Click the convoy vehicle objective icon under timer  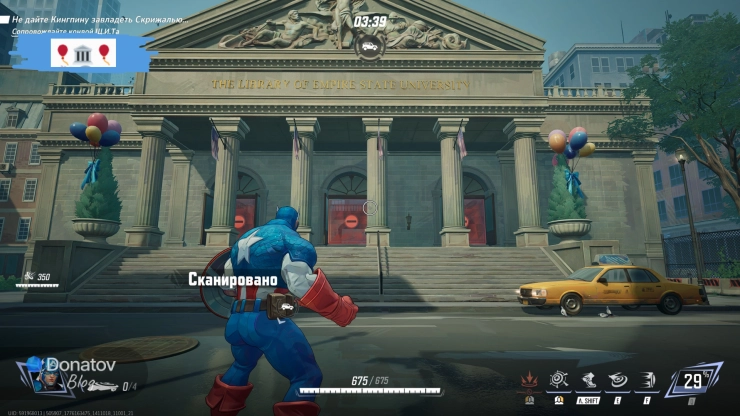(x=369, y=45)
